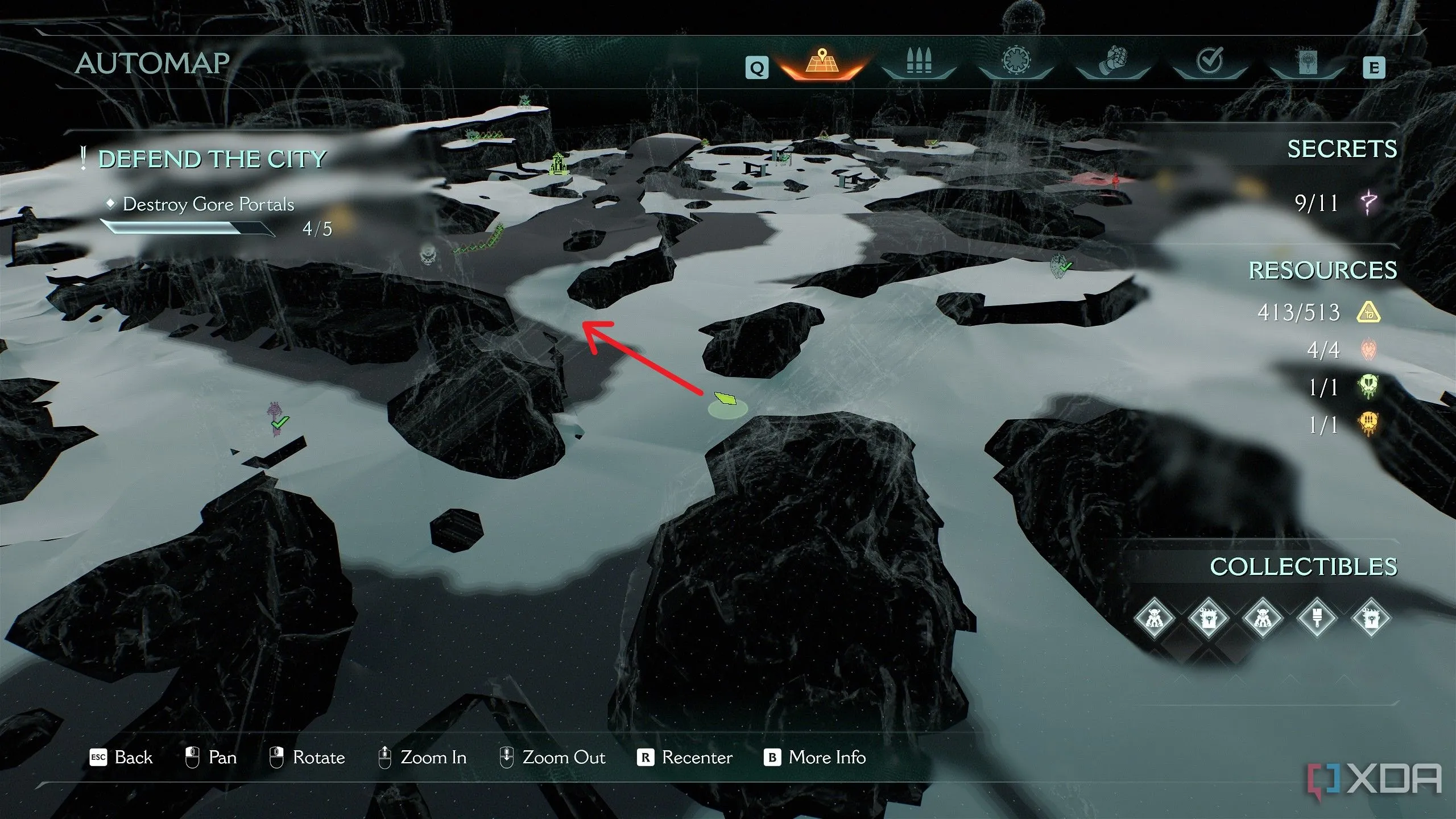The height and width of the screenshot is (819, 1456).
Task: Open the spiked gear tab
Action: [x=1015, y=61]
